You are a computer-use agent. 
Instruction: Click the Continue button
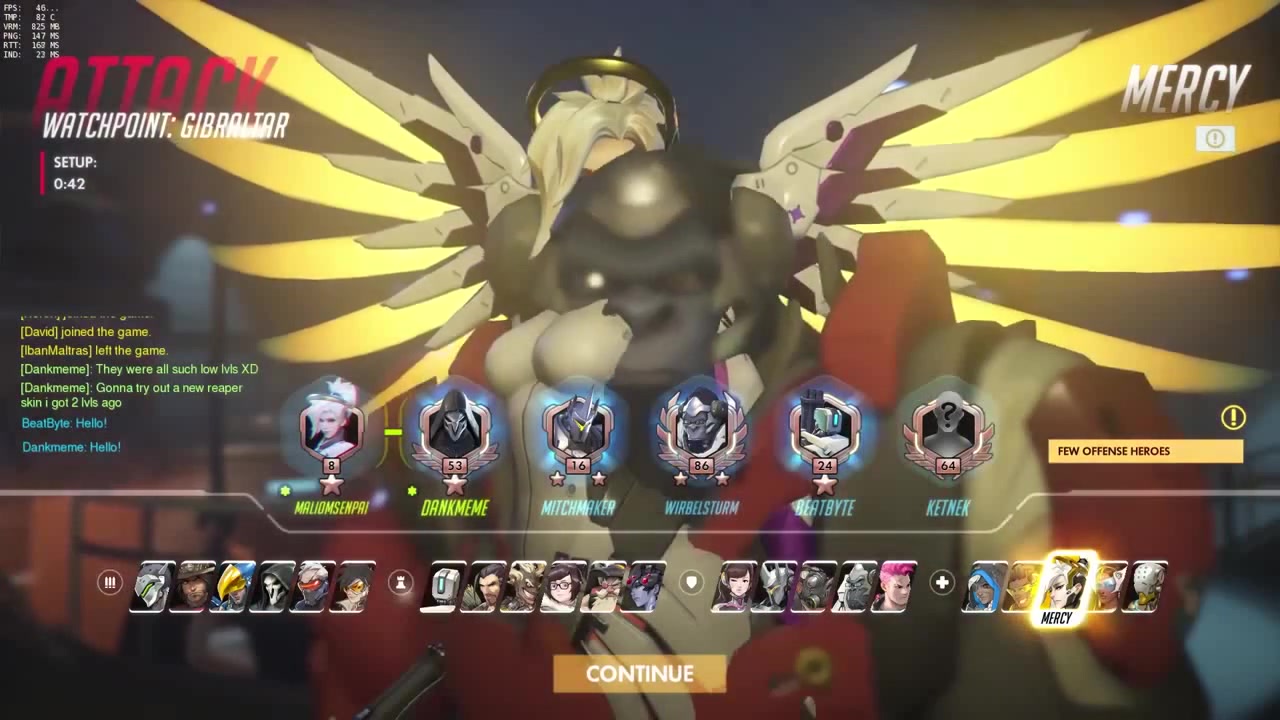pyautogui.click(x=639, y=674)
